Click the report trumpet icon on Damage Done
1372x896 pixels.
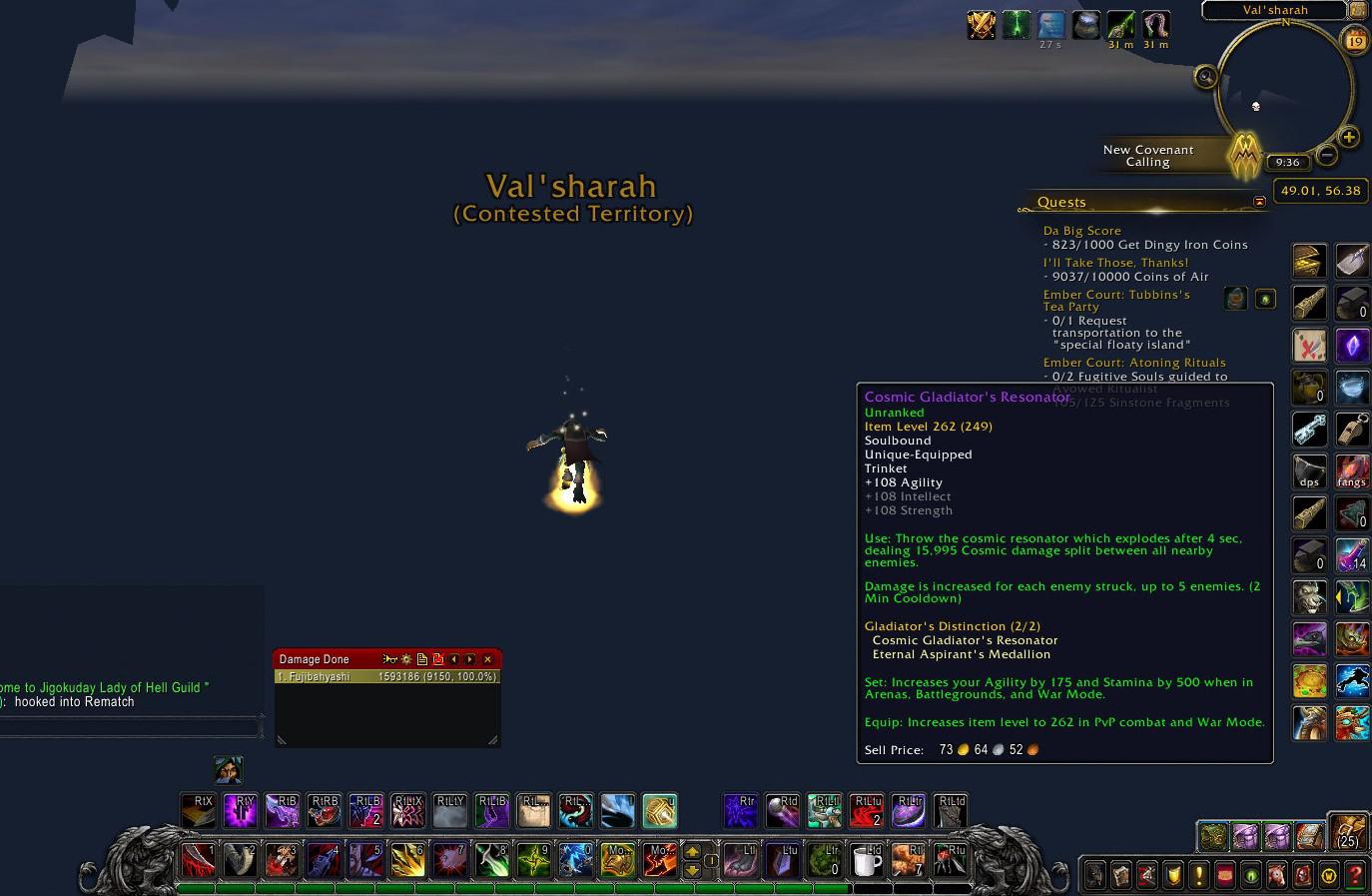(x=390, y=659)
